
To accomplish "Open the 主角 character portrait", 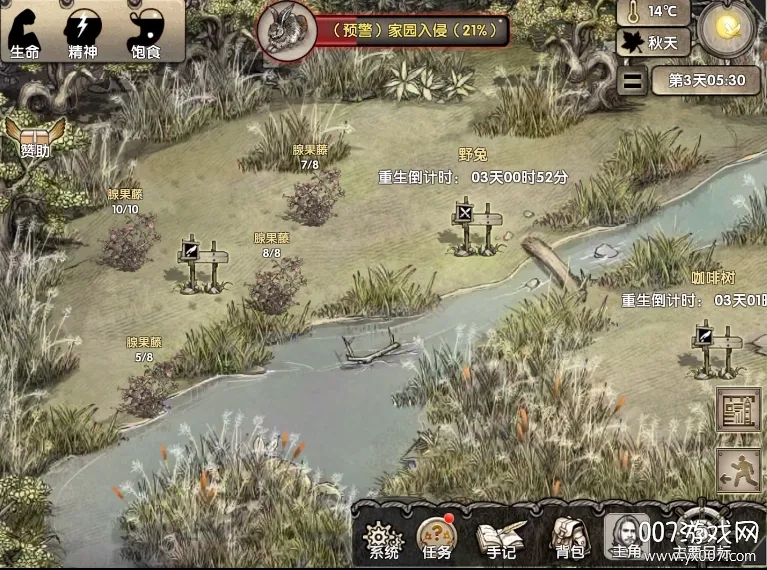I will (626, 535).
